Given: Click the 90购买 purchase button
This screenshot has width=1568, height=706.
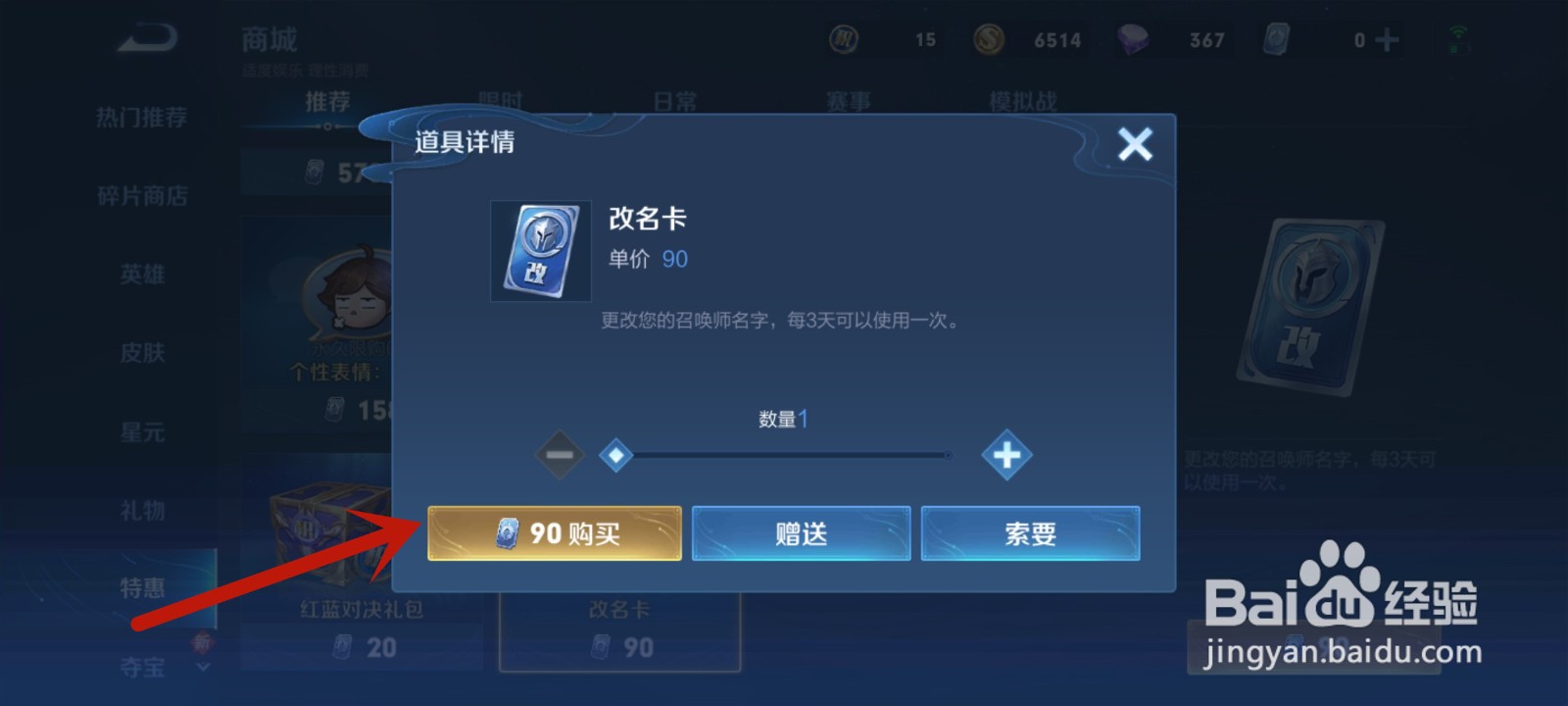Looking at the screenshot, I should tap(554, 532).
